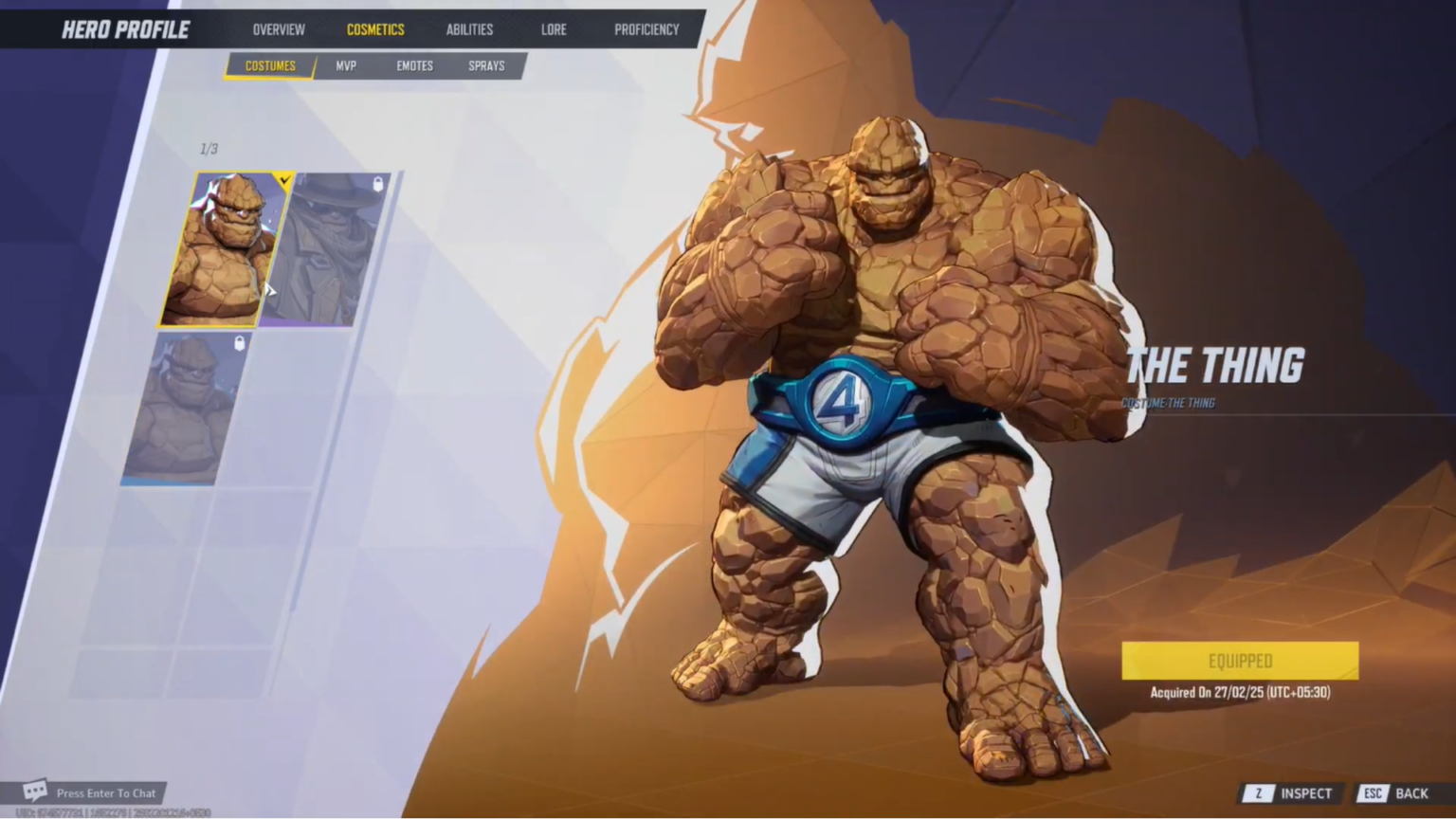Switch to the MVP sub-tab
This screenshot has height=819, width=1456.
pos(346,65)
